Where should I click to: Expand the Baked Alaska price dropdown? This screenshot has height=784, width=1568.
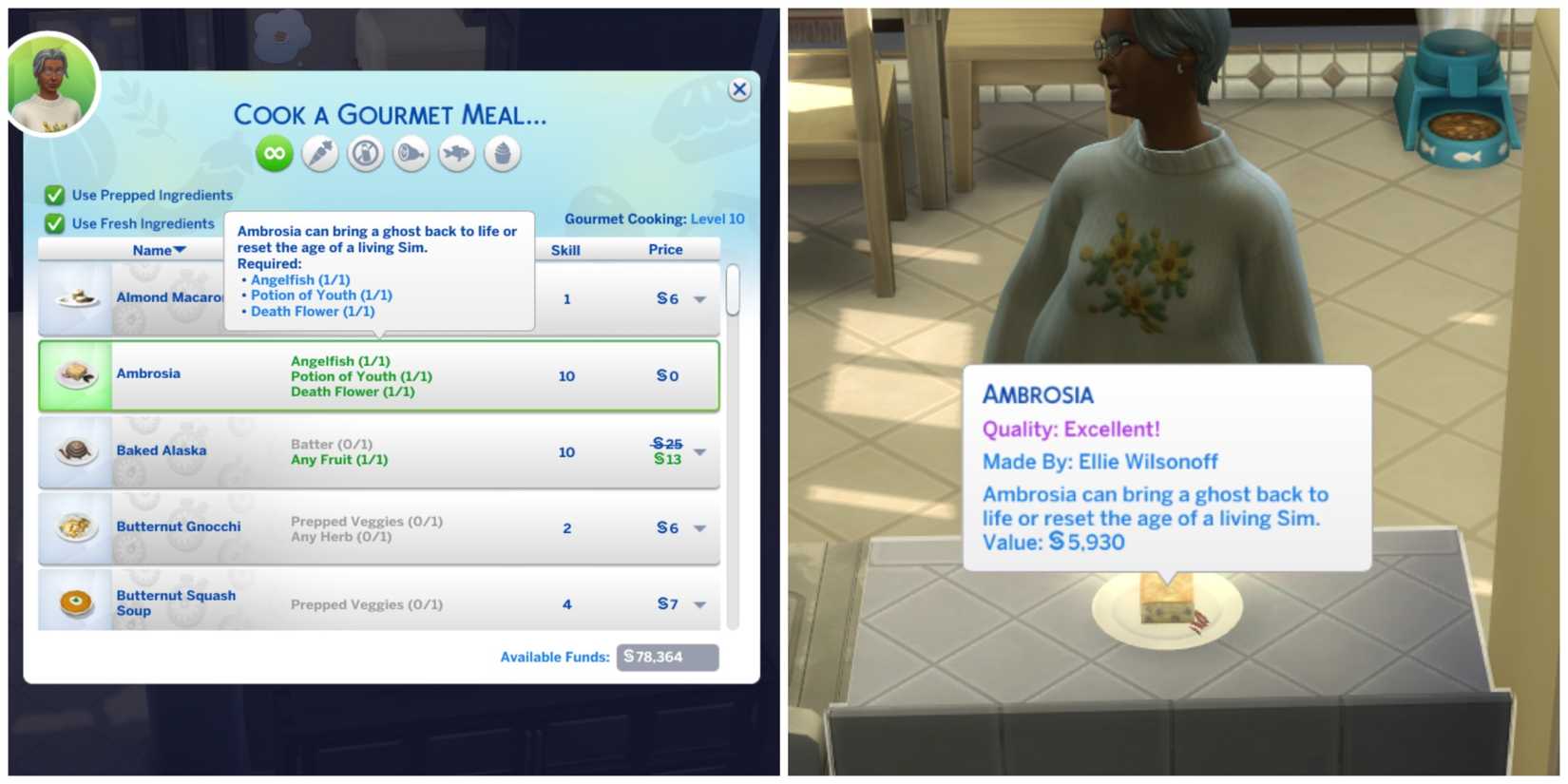point(700,453)
